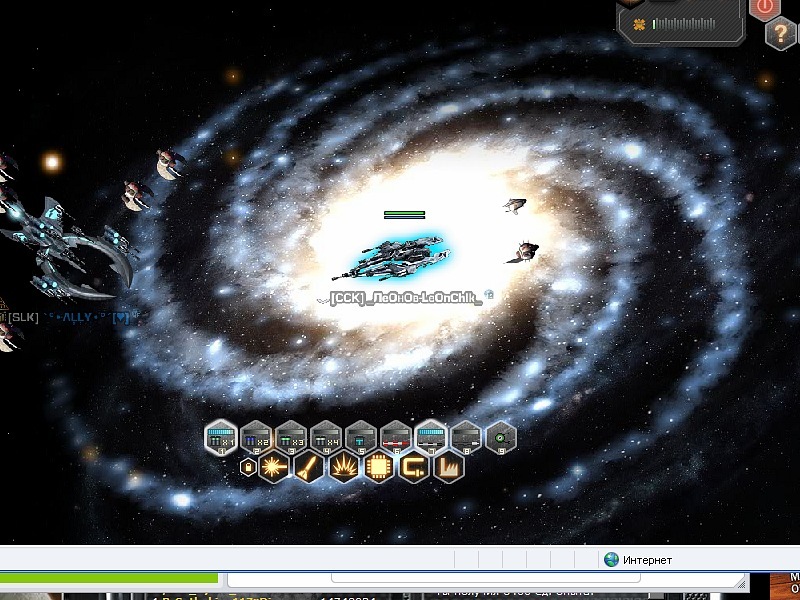Open the factory-shaped category

tap(449, 466)
